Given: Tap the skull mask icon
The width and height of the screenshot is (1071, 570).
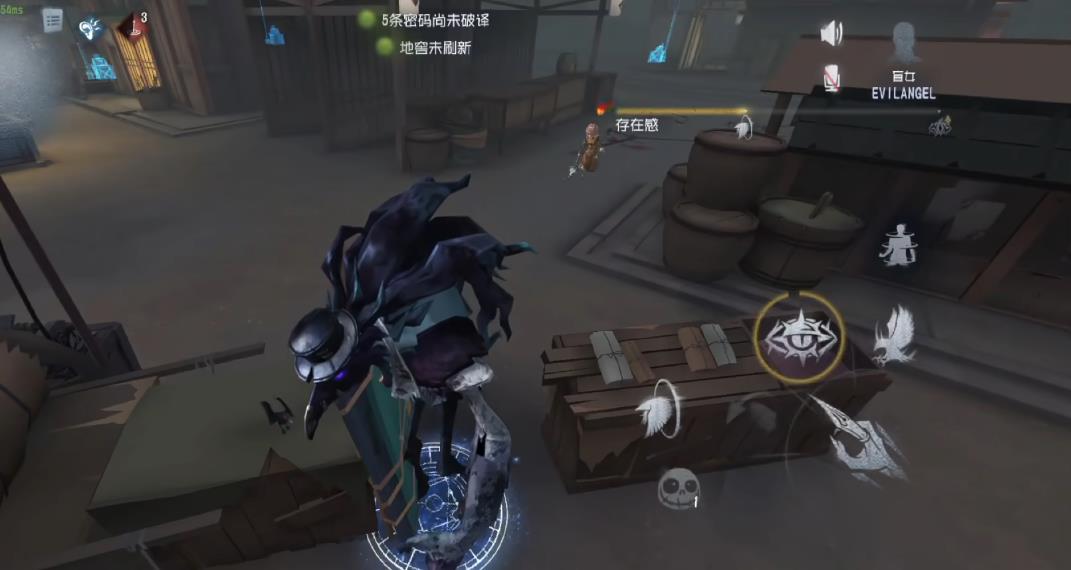Looking at the screenshot, I should pos(676,489).
